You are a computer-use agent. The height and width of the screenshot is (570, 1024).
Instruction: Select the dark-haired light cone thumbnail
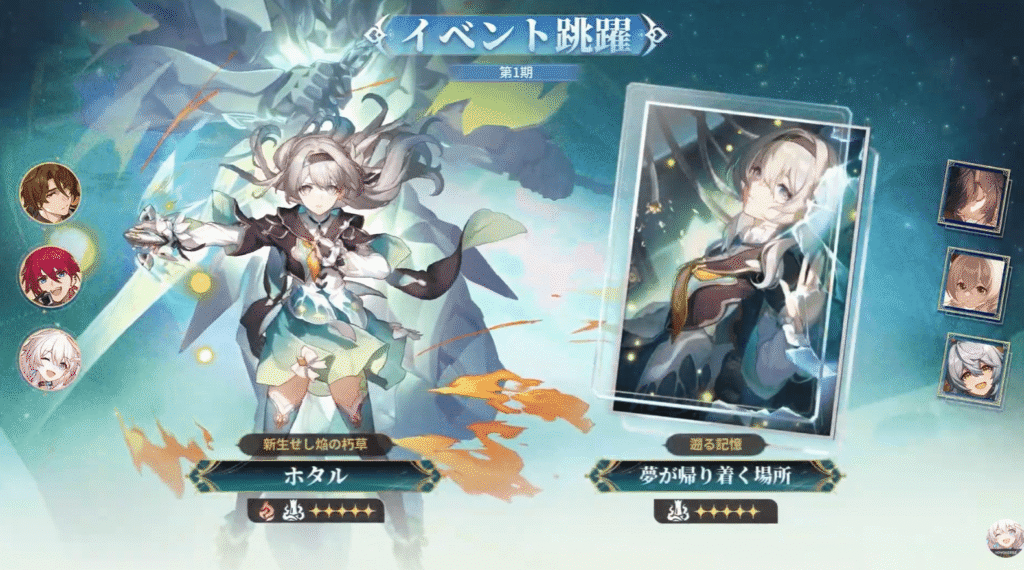(x=975, y=198)
